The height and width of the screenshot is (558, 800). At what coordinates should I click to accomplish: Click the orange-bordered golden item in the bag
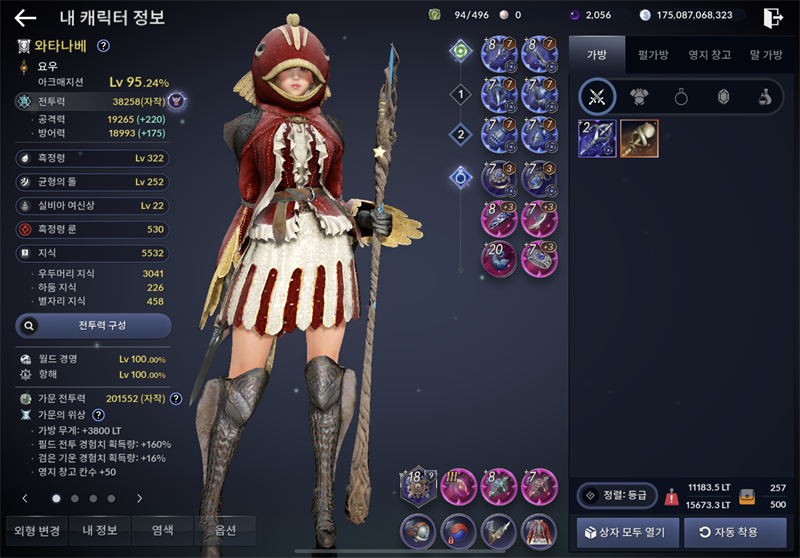tap(639, 138)
